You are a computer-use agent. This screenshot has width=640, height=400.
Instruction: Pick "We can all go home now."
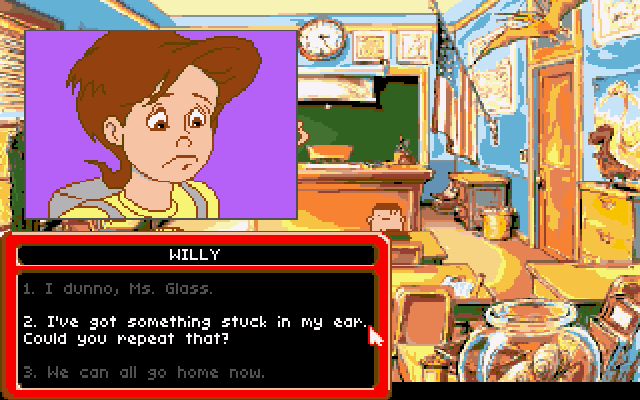pyautogui.click(x=144, y=372)
